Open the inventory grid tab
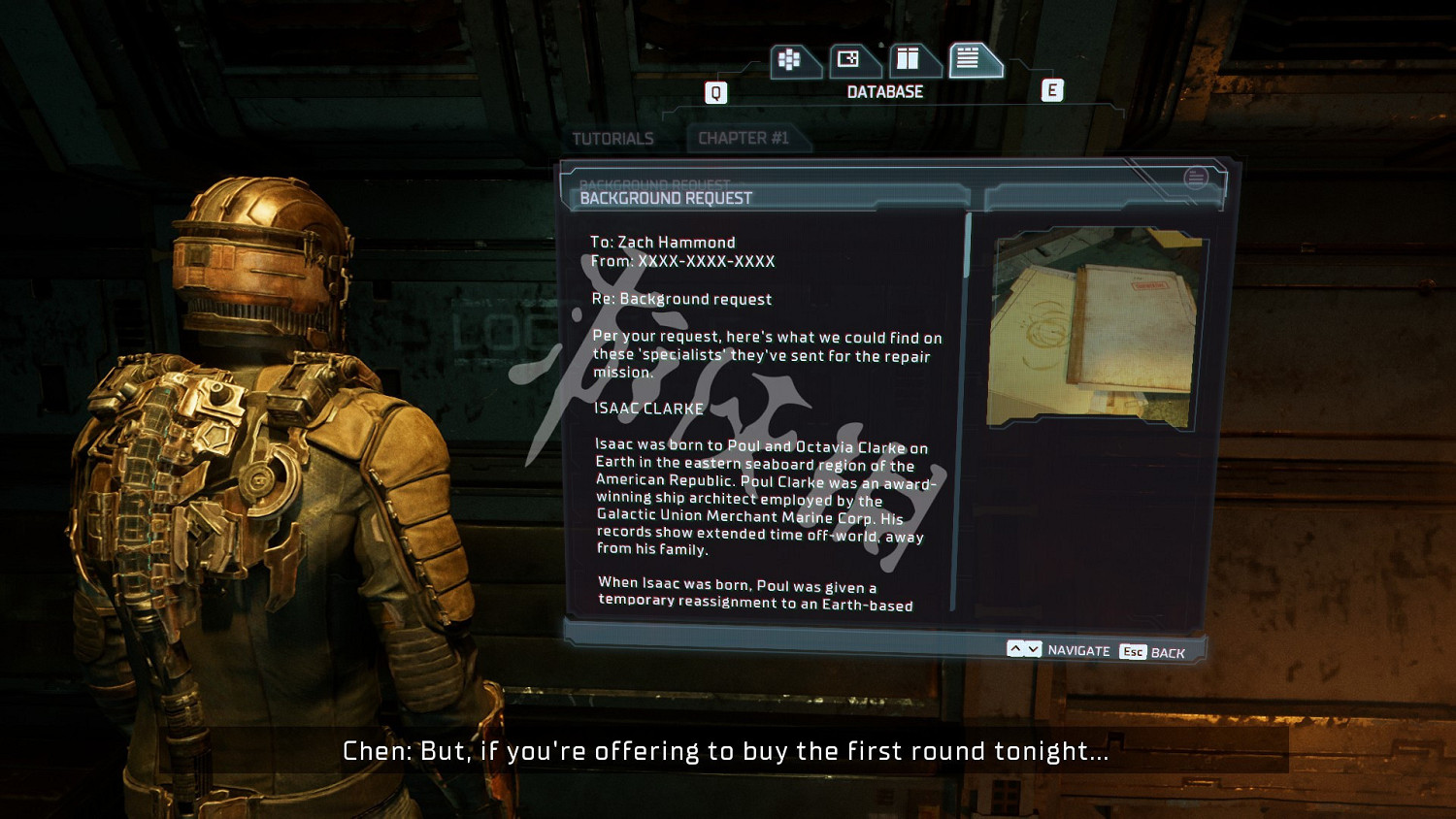The height and width of the screenshot is (819, 1456). (x=791, y=60)
